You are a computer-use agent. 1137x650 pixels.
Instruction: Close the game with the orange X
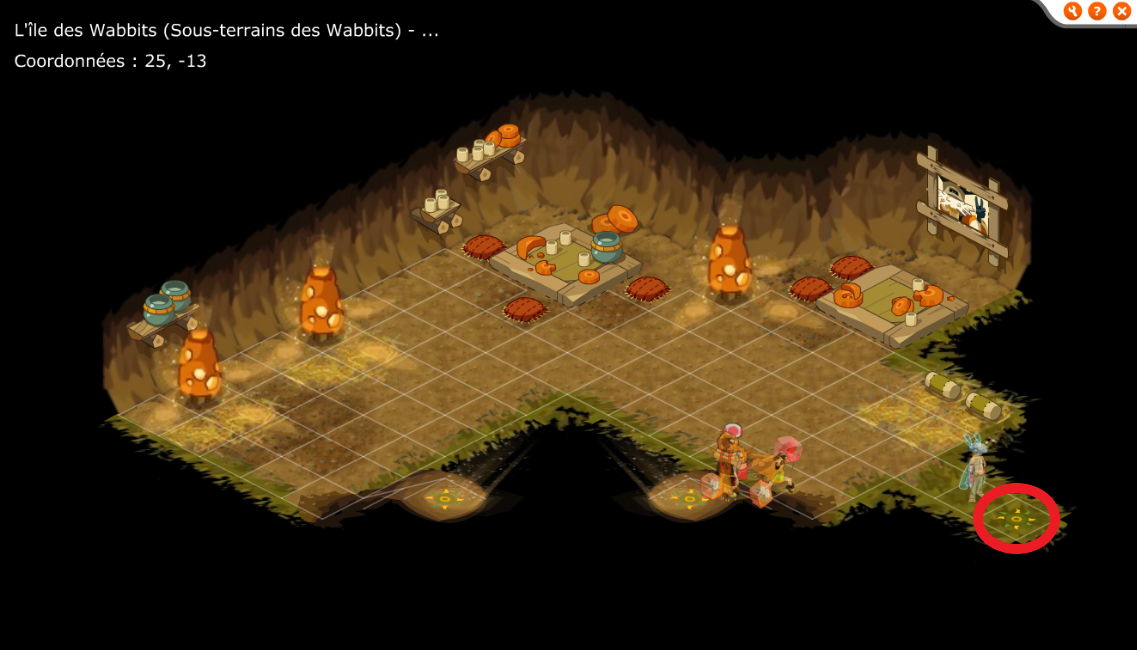click(1122, 11)
